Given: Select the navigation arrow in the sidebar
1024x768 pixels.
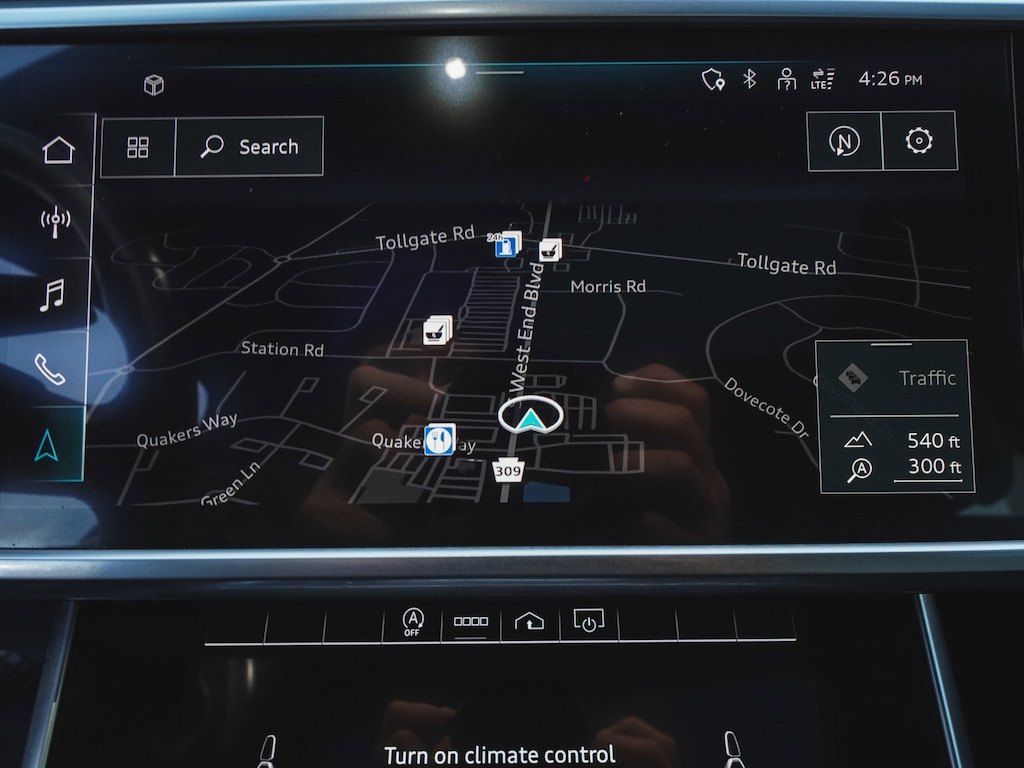Looking at the screenshot, I should (46, 444).
